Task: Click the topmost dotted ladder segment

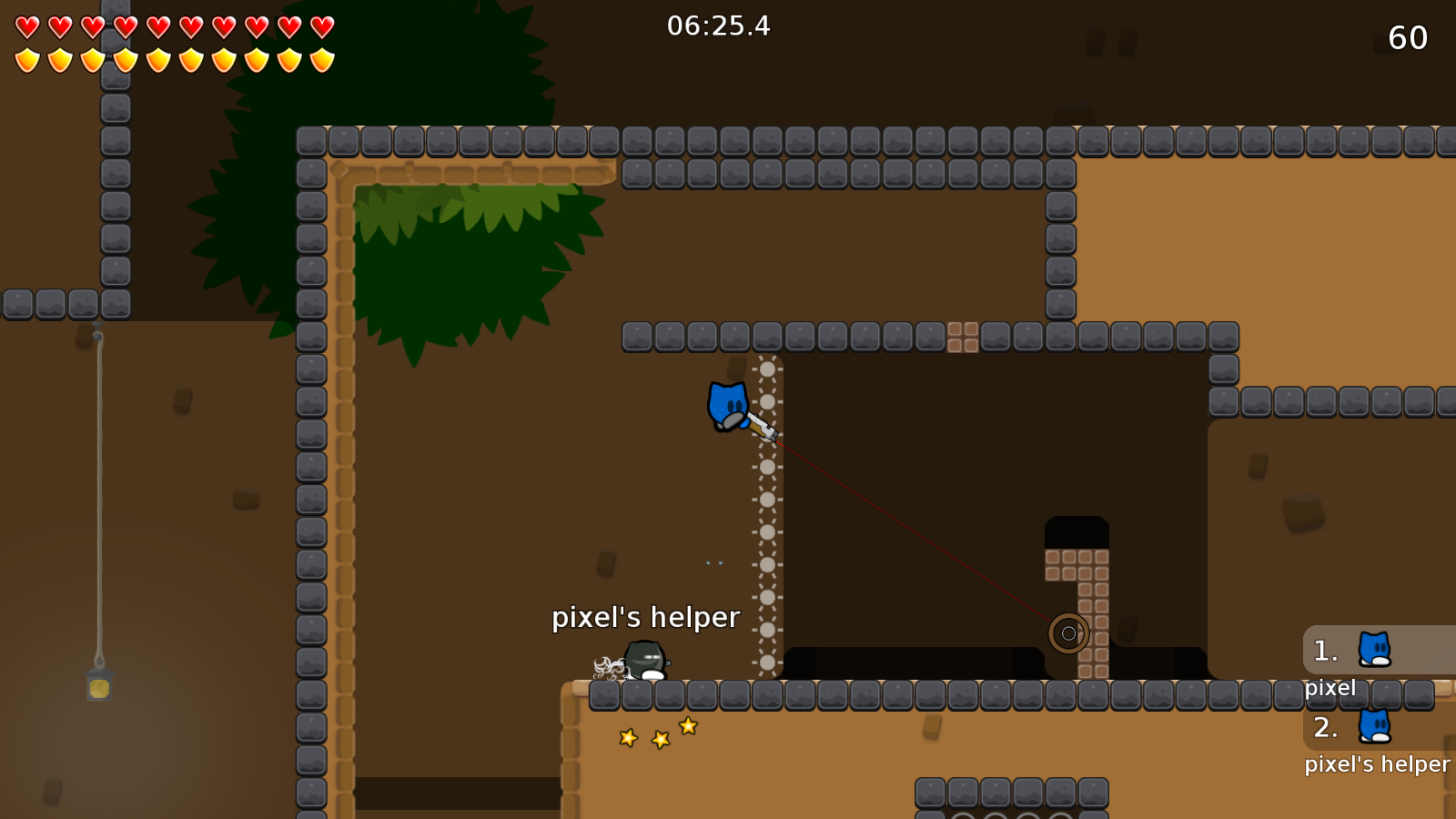Action: [769, 369]
